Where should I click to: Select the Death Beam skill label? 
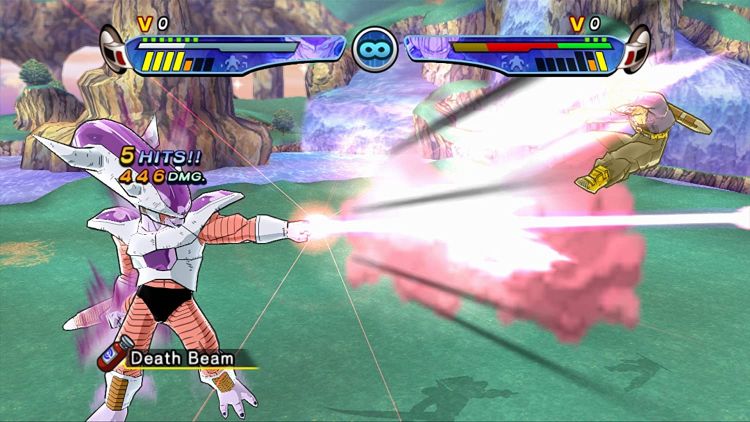coord(183,357)
